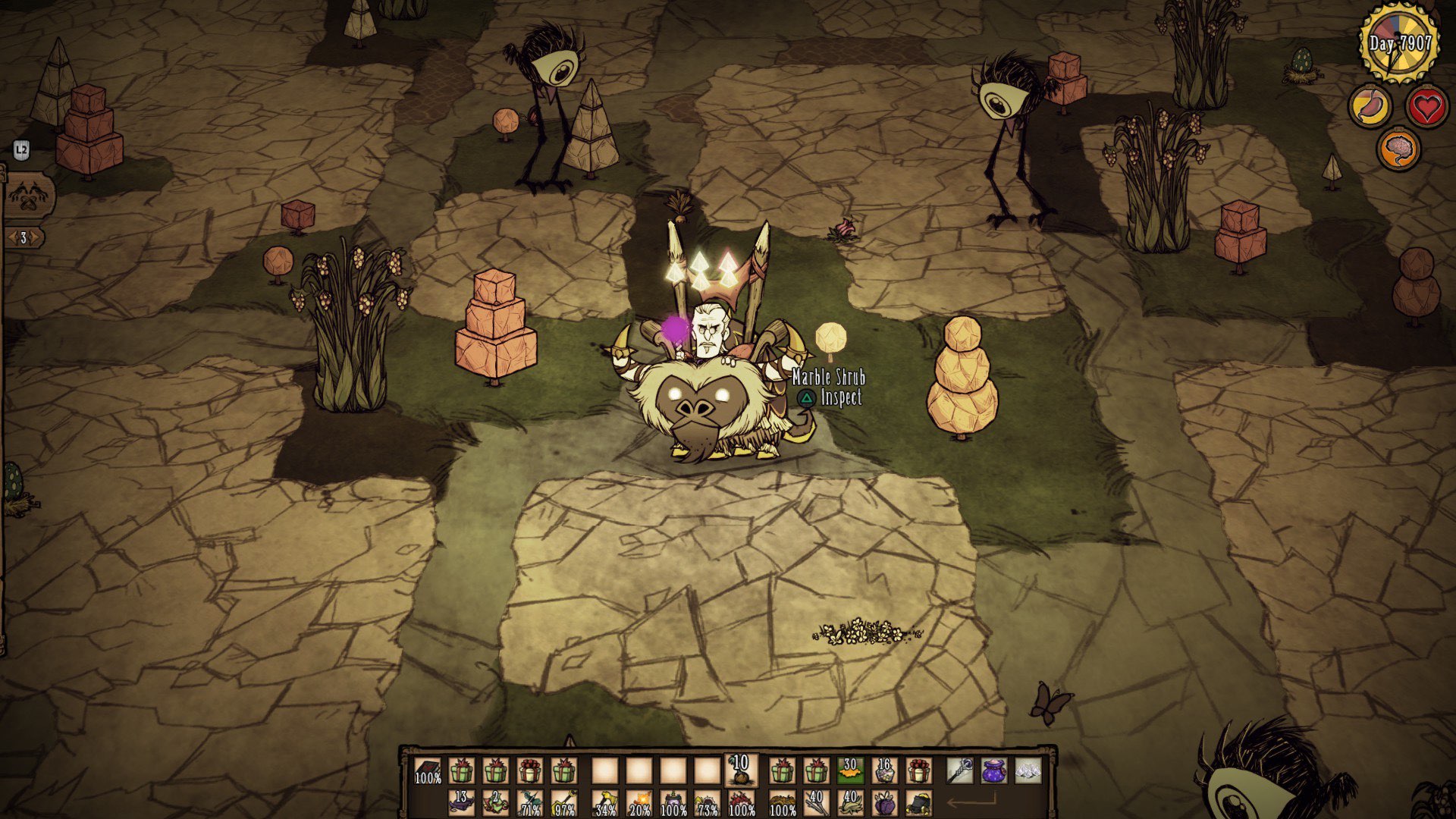The width and height of the screenshot is (1456, 819).
Task: Choose the glass jar with 16 items
Action: pyautogui.click(x=884, y=771)
